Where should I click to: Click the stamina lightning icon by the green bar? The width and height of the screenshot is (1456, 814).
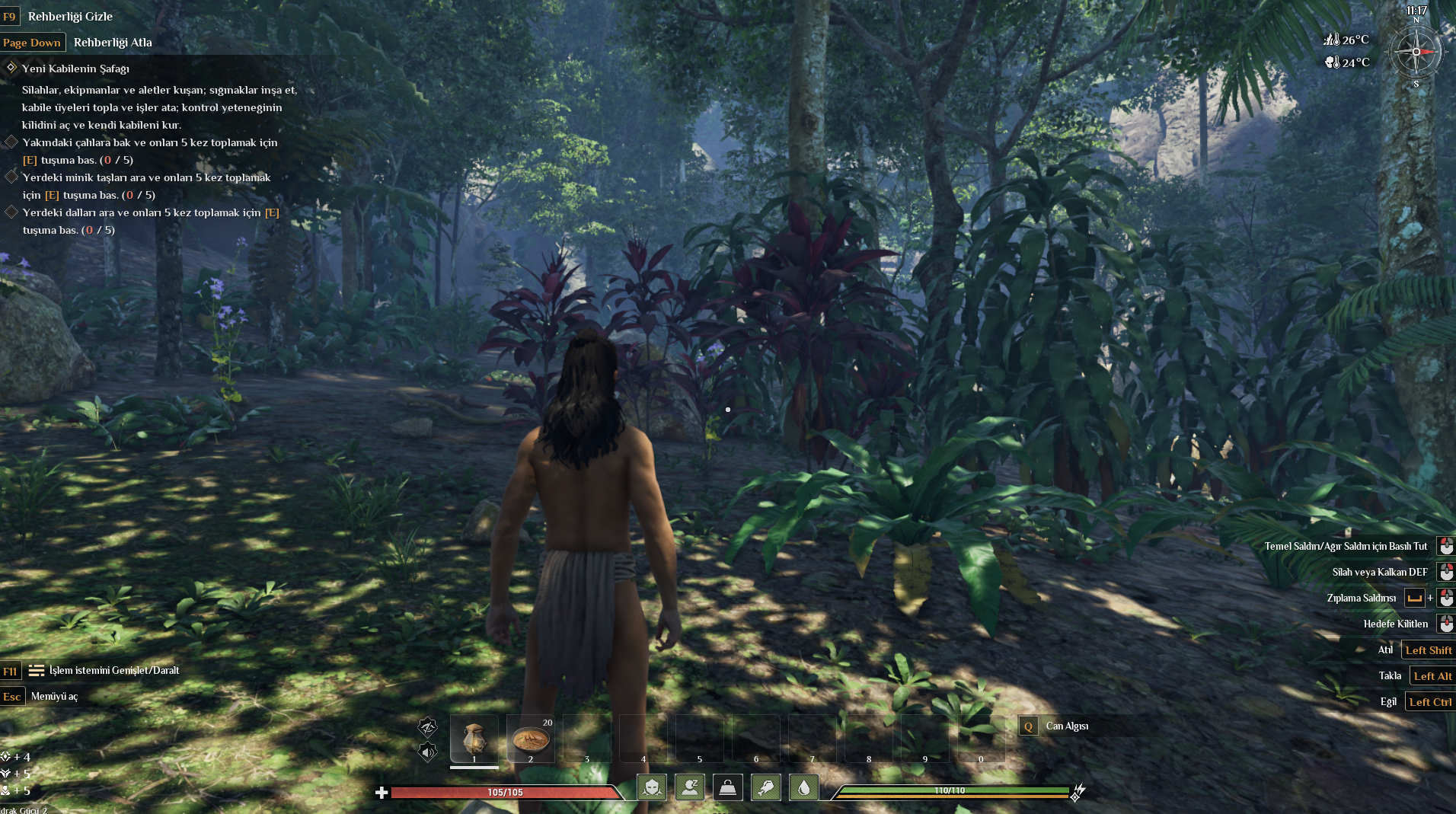[x=1078, y=792]
